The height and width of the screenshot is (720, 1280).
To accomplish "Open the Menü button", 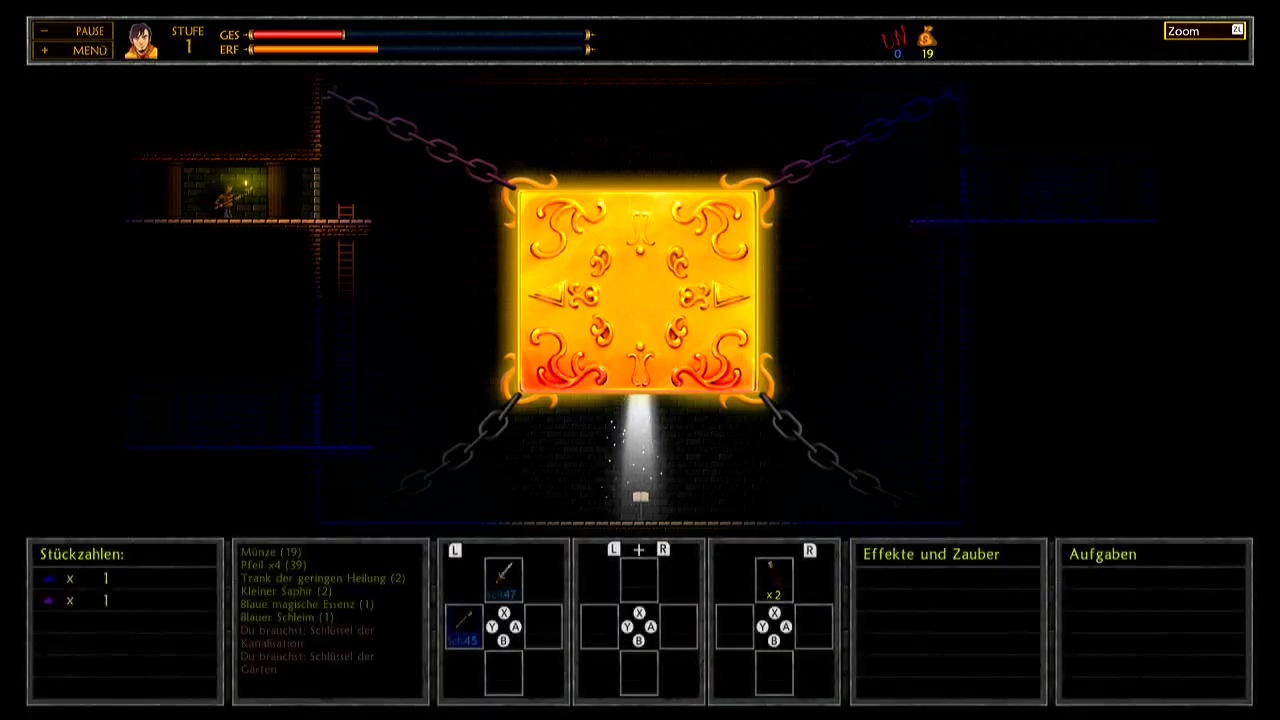I will tap(73, 50).
